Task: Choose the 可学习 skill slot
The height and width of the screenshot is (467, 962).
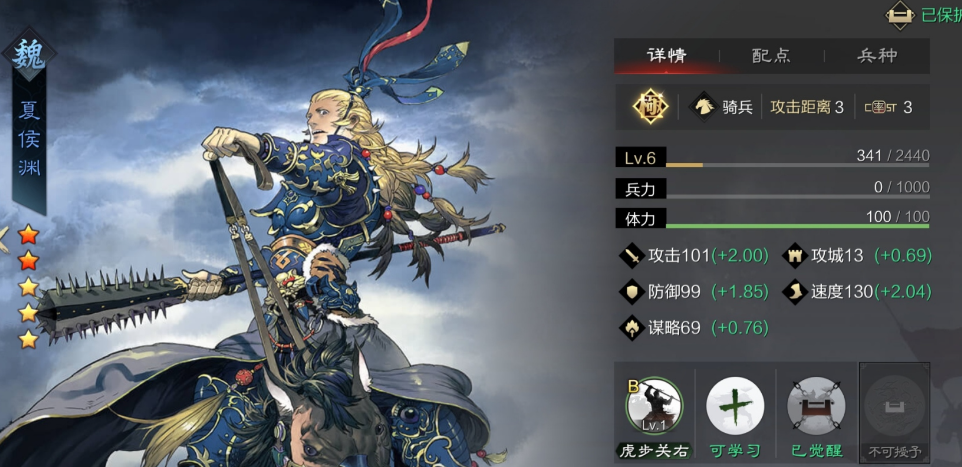Action: point(735,408)
